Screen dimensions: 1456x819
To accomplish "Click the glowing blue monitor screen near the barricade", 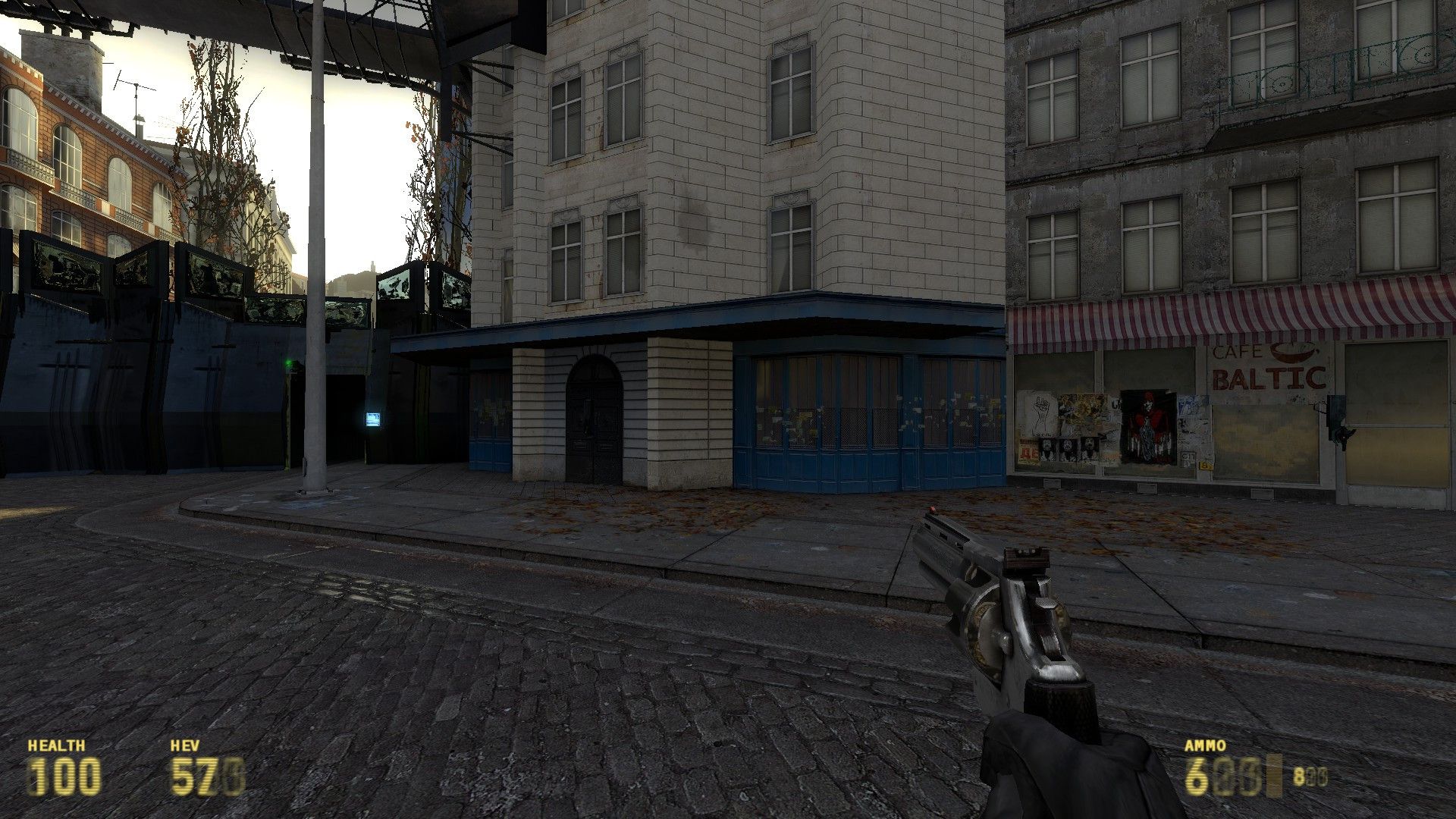I will (373, 419).
